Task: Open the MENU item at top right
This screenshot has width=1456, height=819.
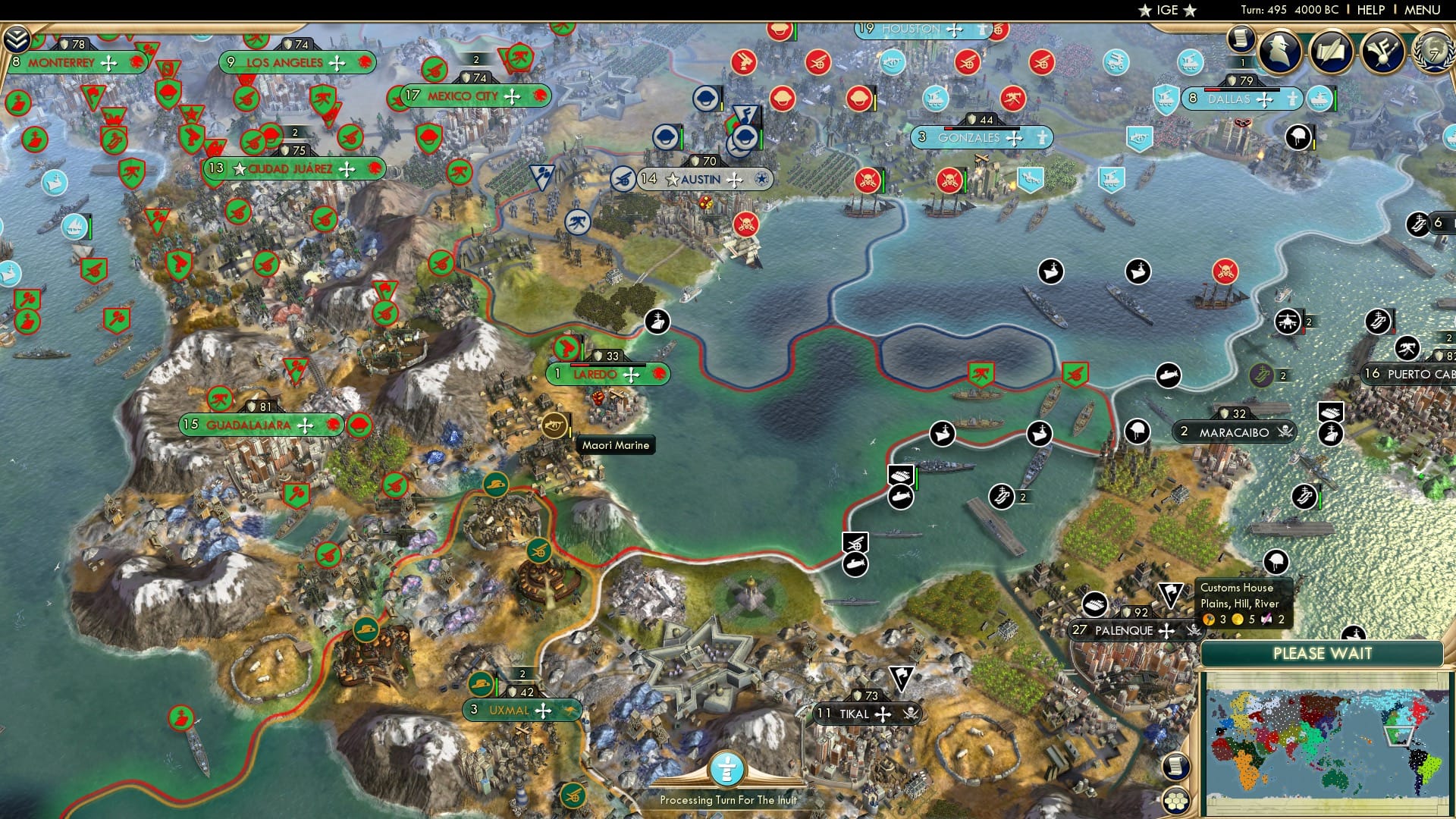Action: [1424, 10]
